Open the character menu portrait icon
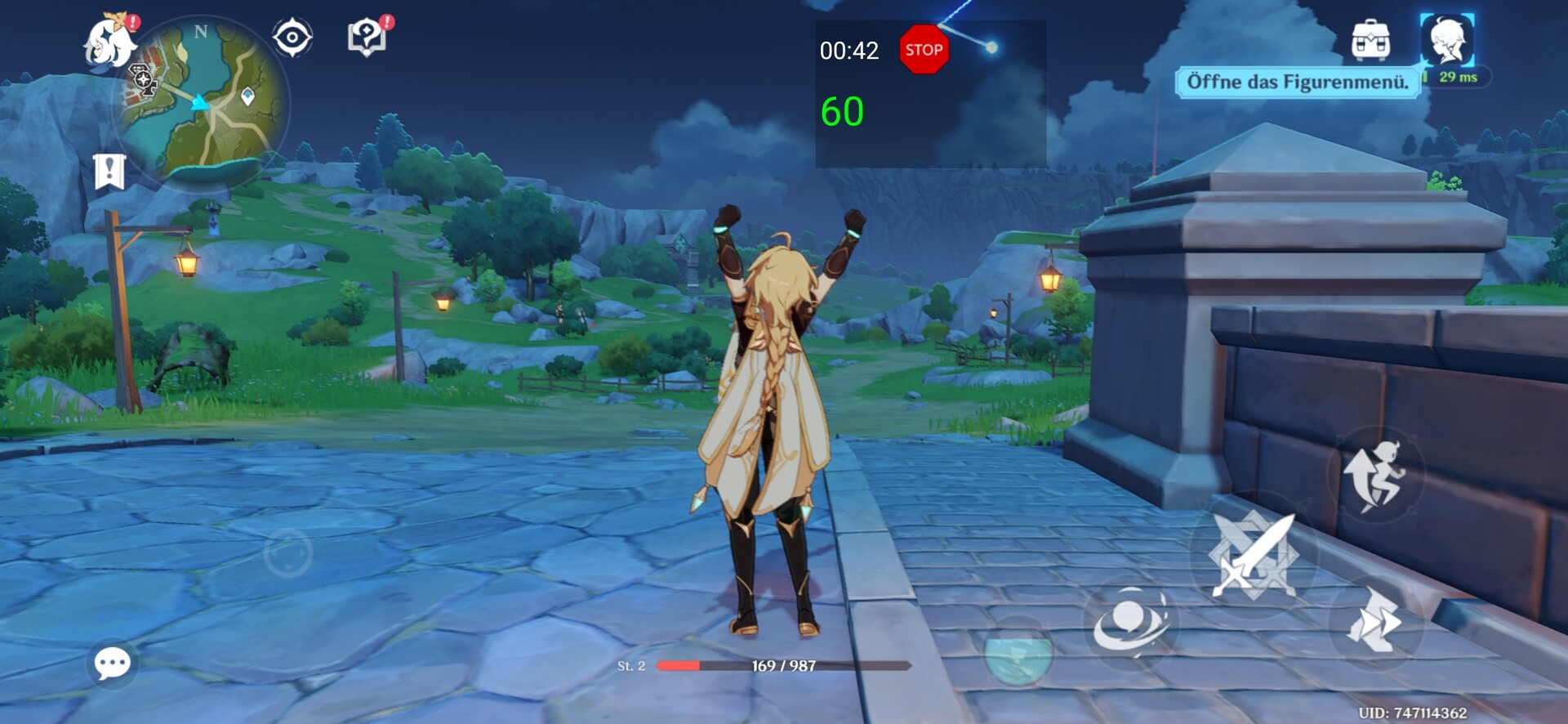 (1446, 39)
